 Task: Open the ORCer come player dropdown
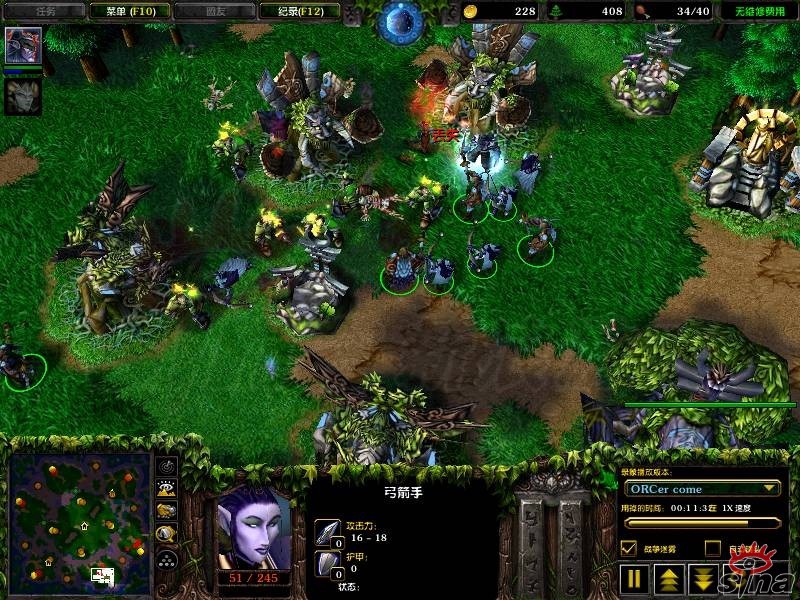pos(702,489)
